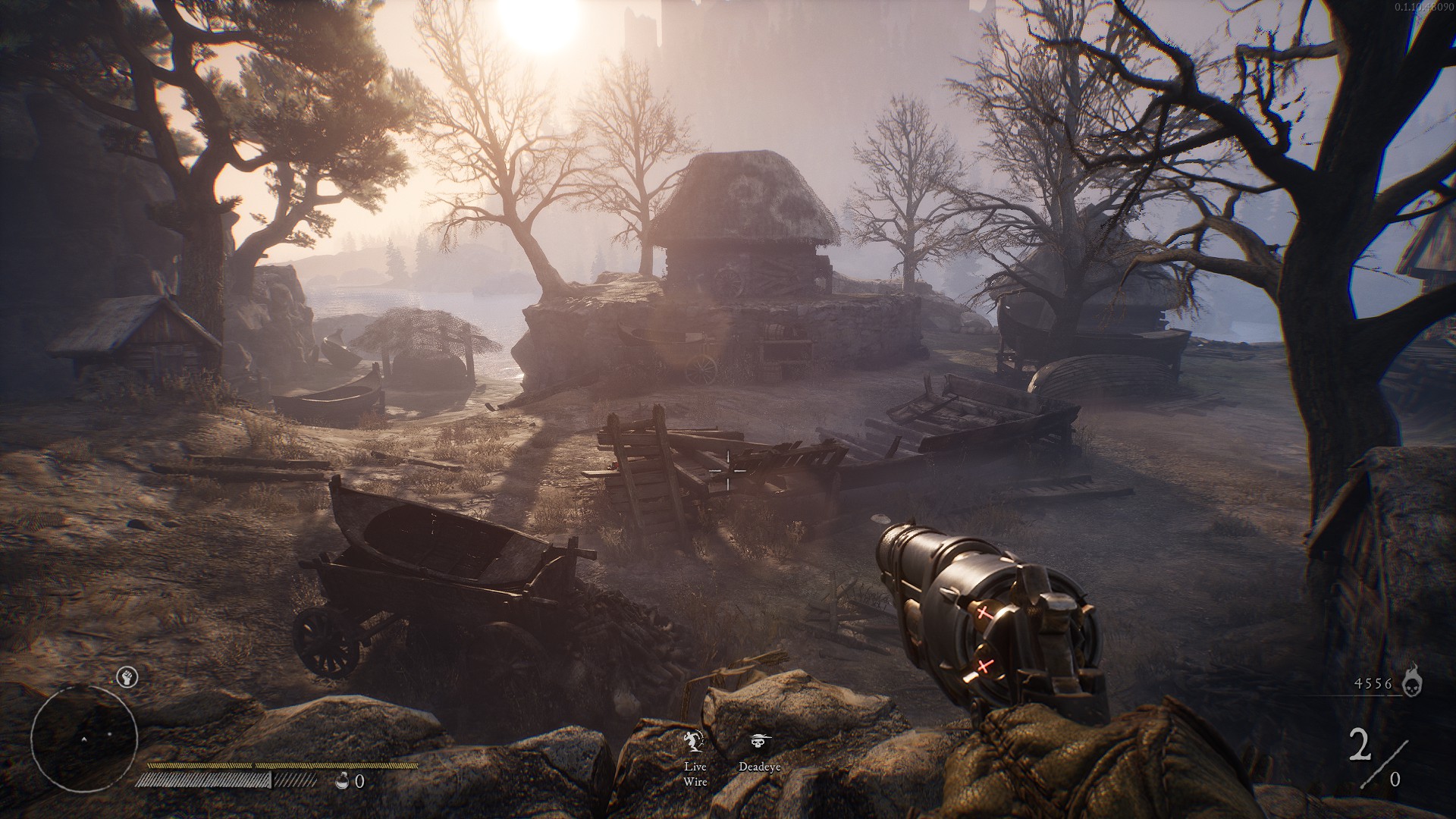Click the fist icon above the minimap
1456x819 pixels.
pos(127,677)
